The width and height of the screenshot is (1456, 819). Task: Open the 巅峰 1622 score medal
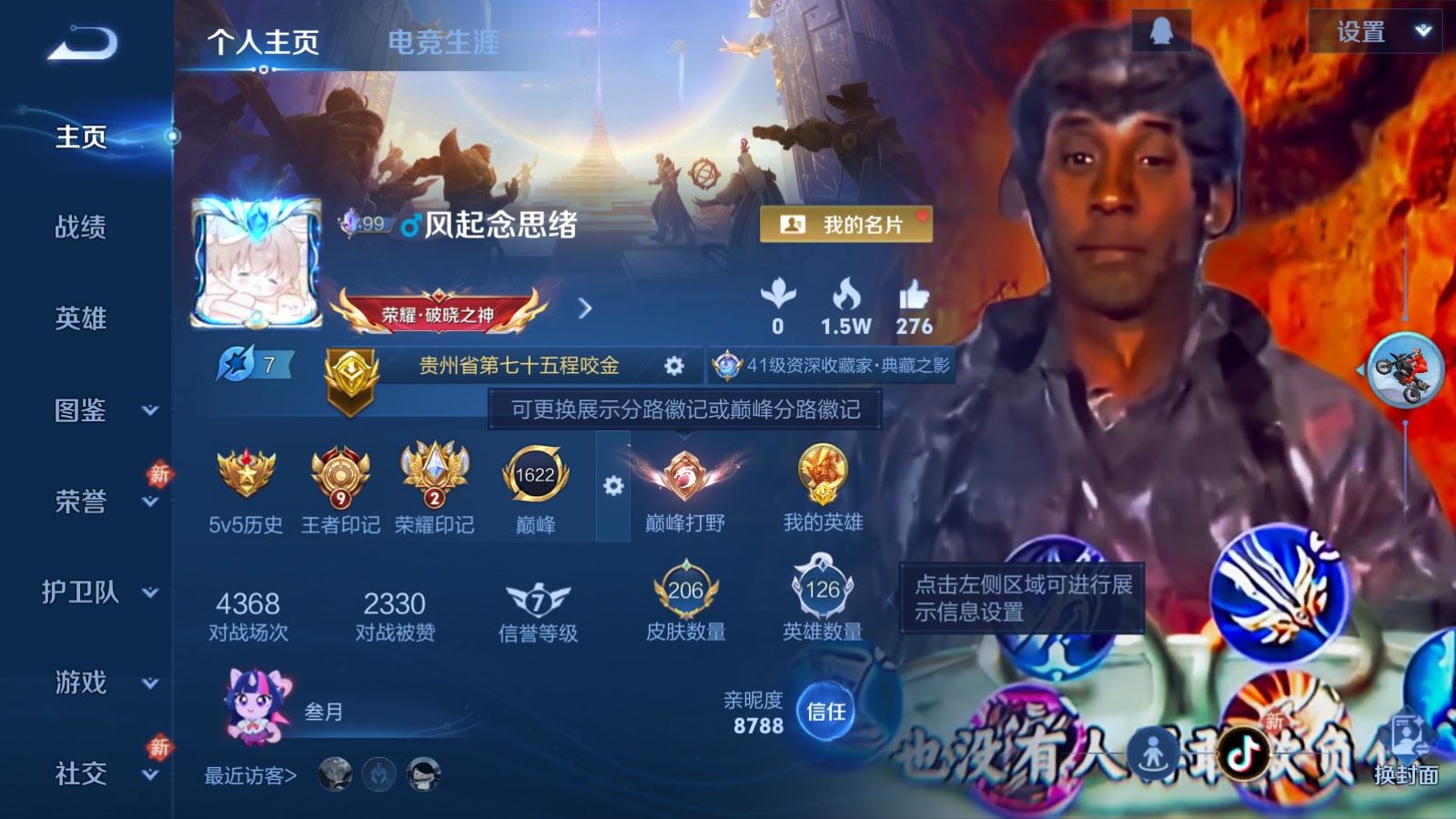click(x=535, y=474)
